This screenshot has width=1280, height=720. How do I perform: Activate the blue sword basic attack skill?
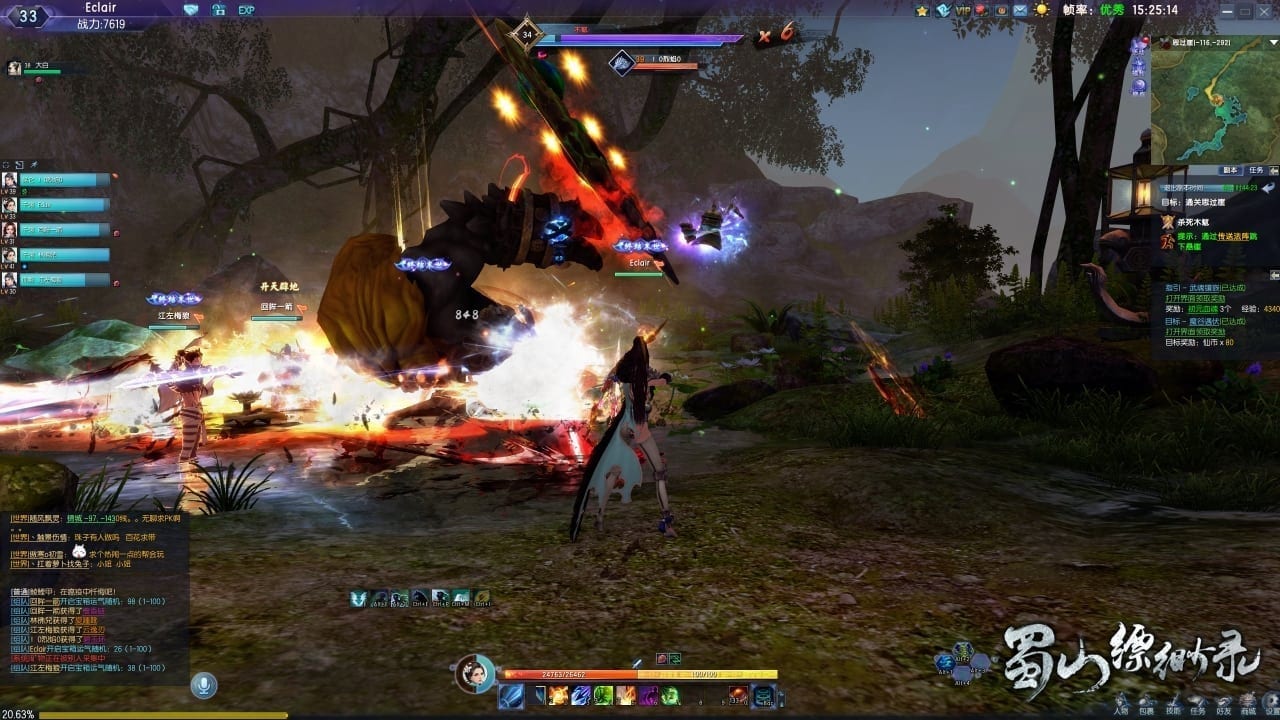[x=511, y=695]
